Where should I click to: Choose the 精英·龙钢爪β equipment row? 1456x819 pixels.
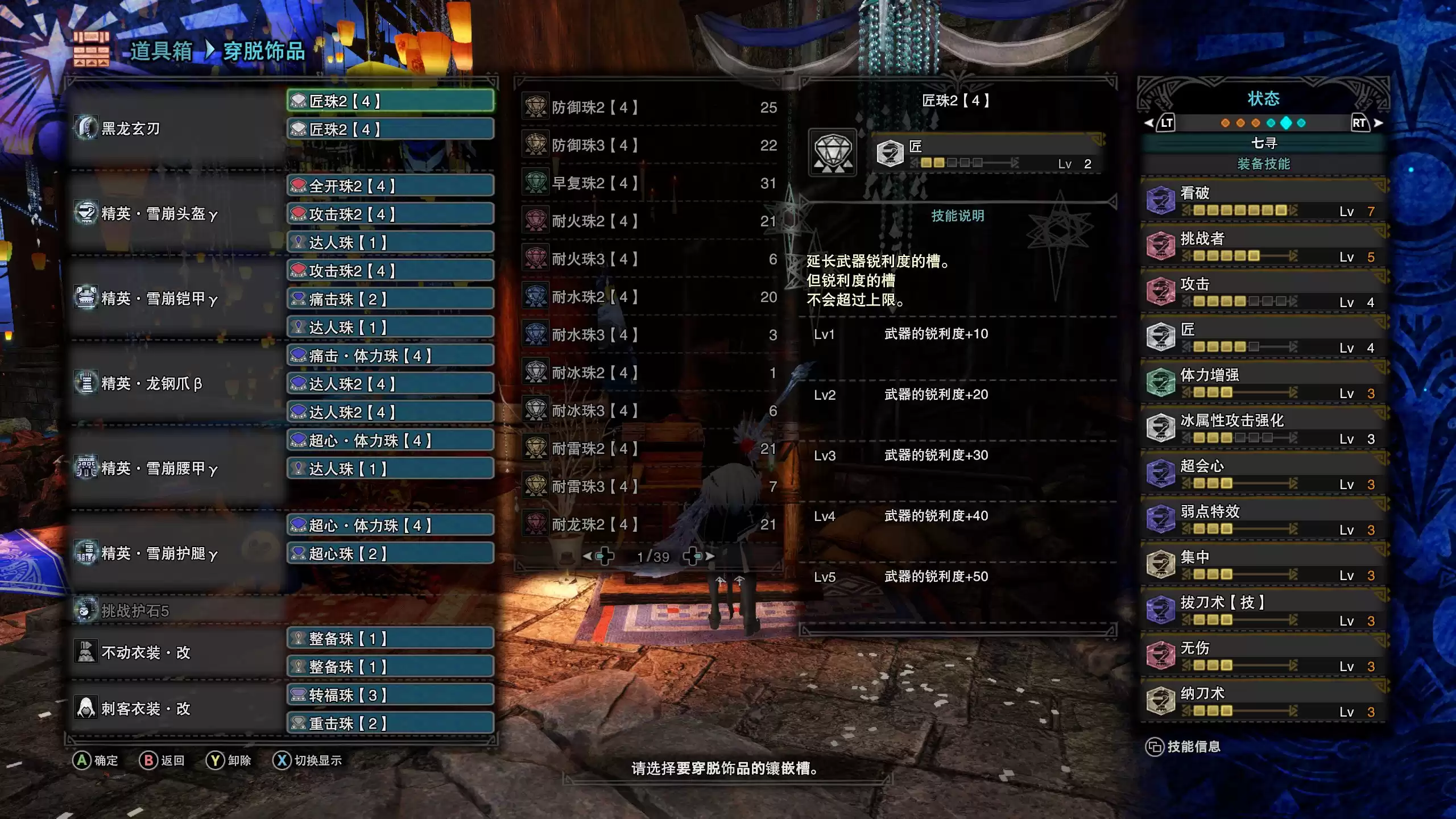click(x=176, y=384)
